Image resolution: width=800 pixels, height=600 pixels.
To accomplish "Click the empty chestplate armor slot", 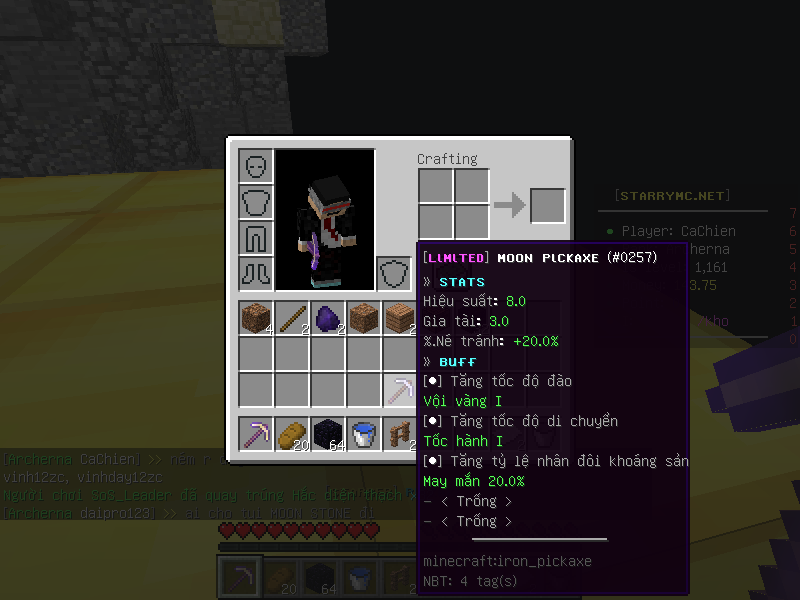I will tap(256, 202).
